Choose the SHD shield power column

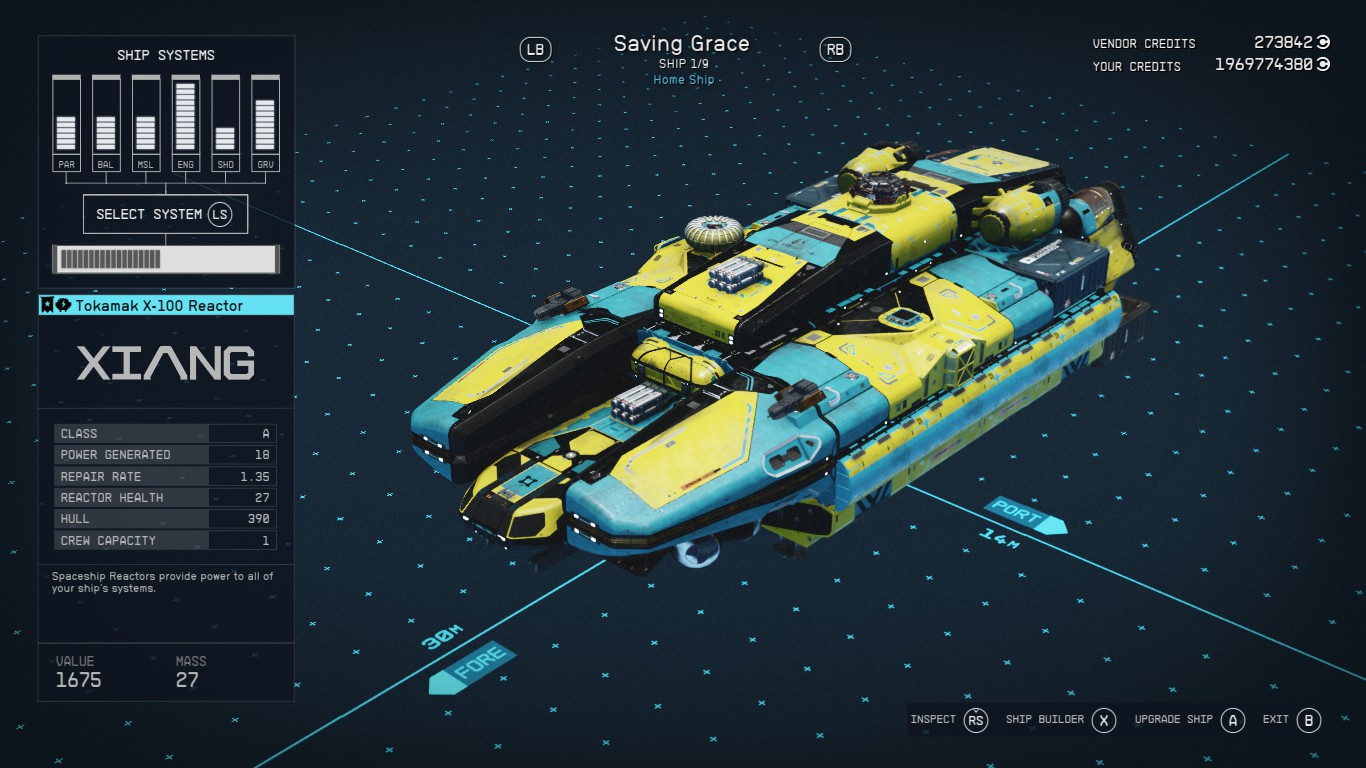tap(225, 124)
